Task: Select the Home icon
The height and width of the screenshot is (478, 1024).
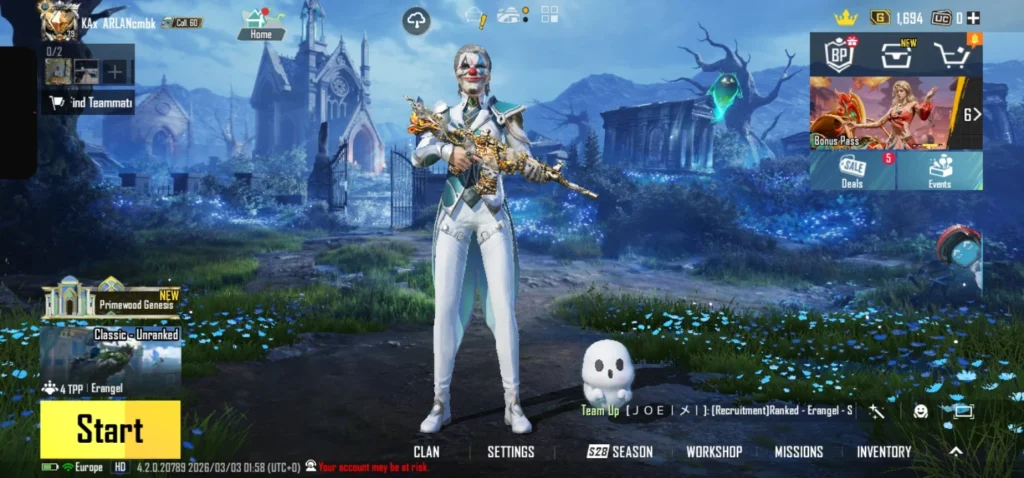Action: pos(260,22)
